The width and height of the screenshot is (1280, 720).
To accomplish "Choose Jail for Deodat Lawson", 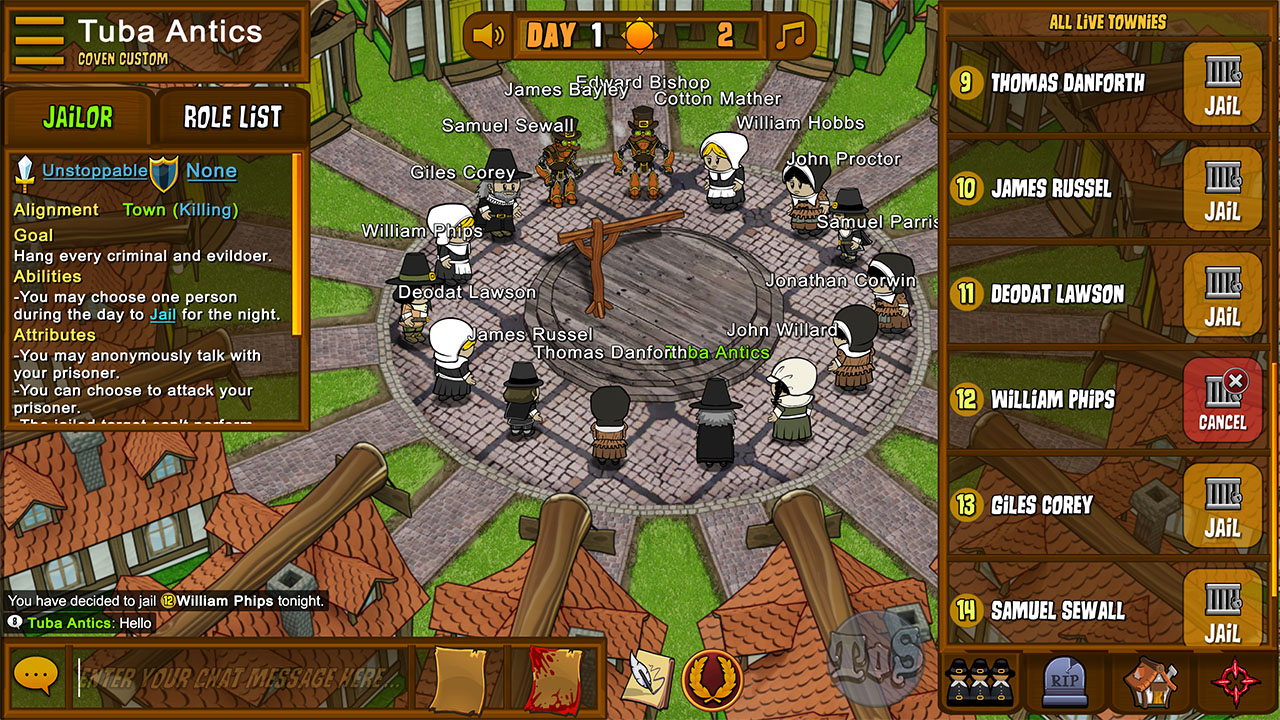I will (1222, 294).
